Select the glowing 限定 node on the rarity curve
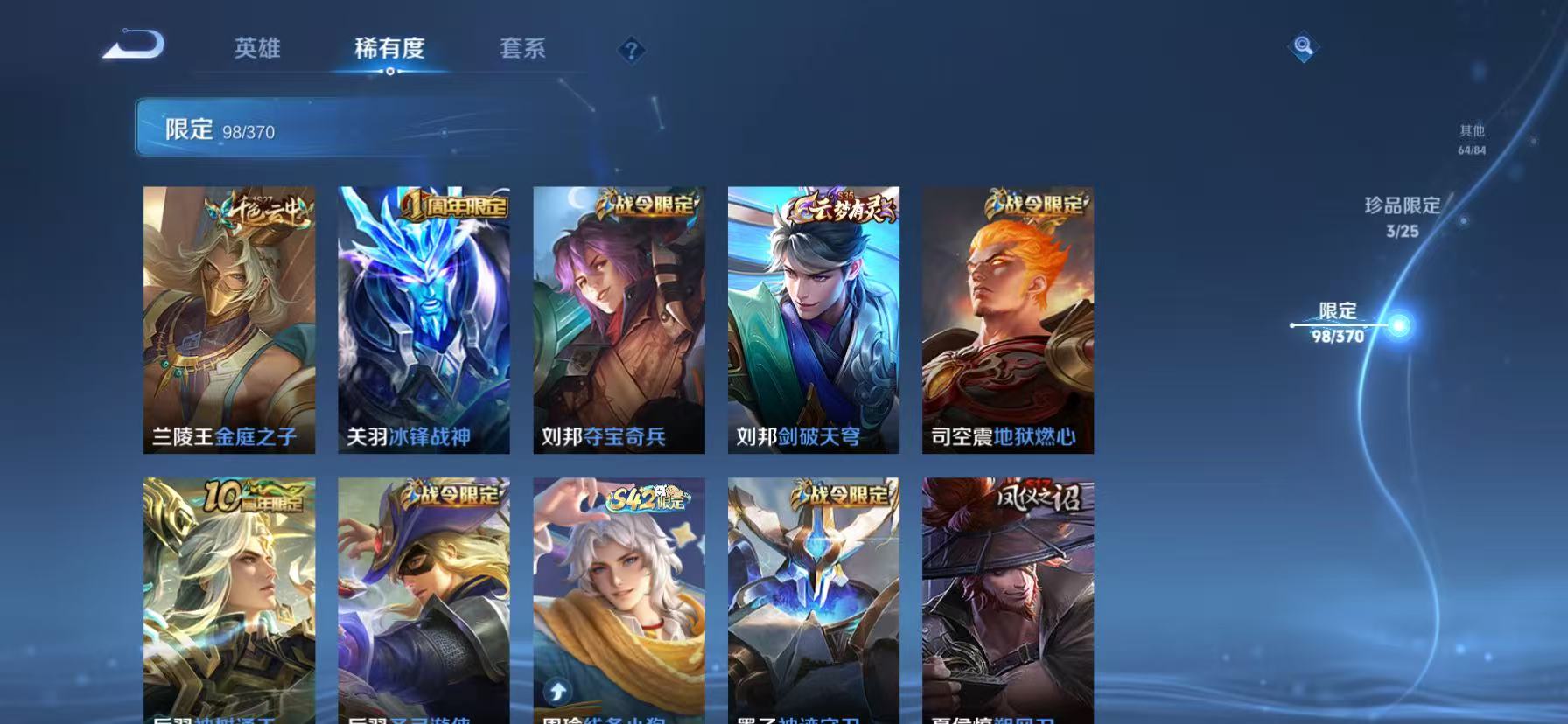This screenshot has width=1568, height=724. click(x=1397, y=324)
